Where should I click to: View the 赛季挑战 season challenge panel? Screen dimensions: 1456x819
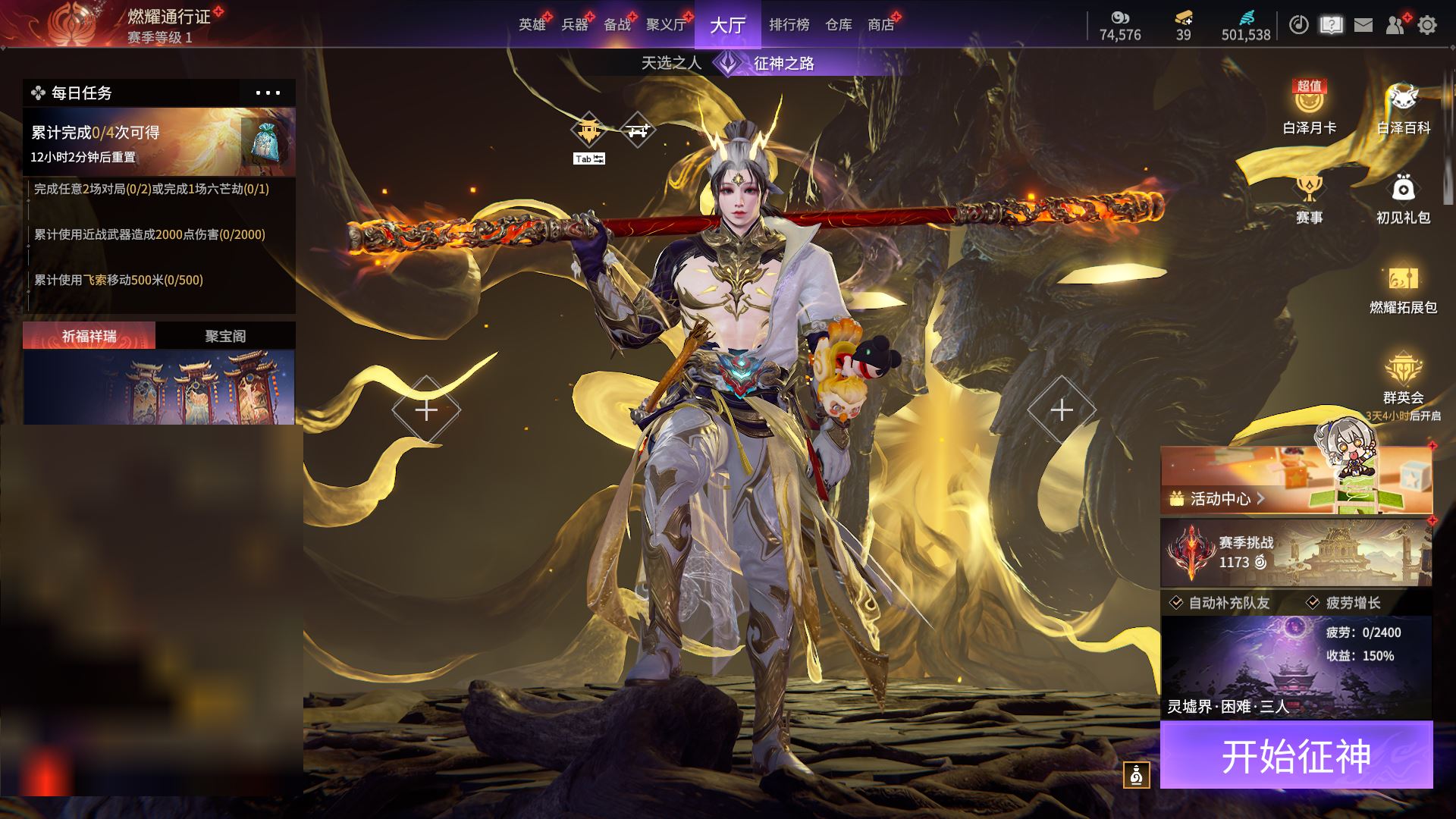pos(1296,552)
